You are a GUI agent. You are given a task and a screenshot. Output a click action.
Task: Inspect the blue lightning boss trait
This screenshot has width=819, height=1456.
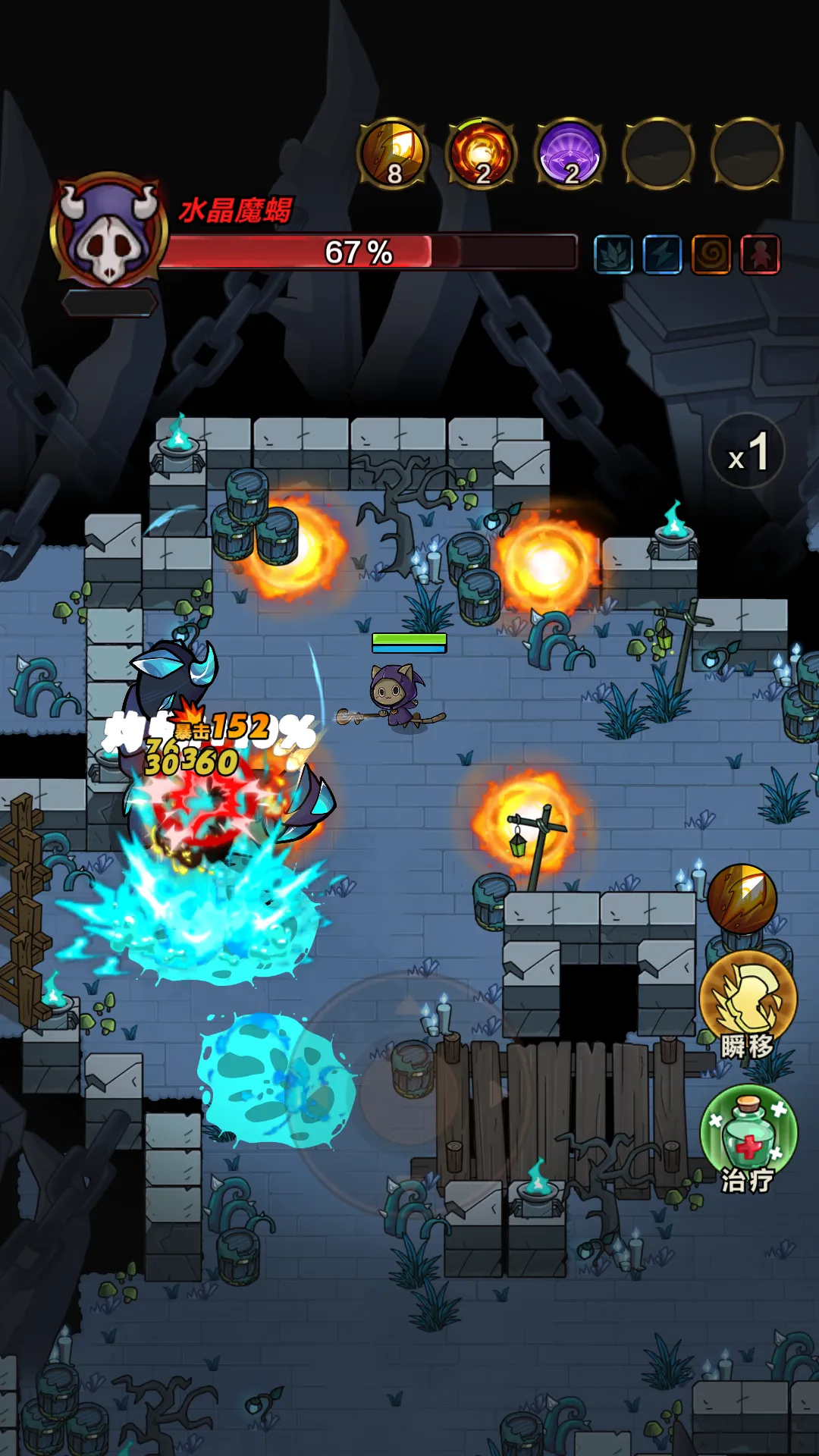coord(662,254)
